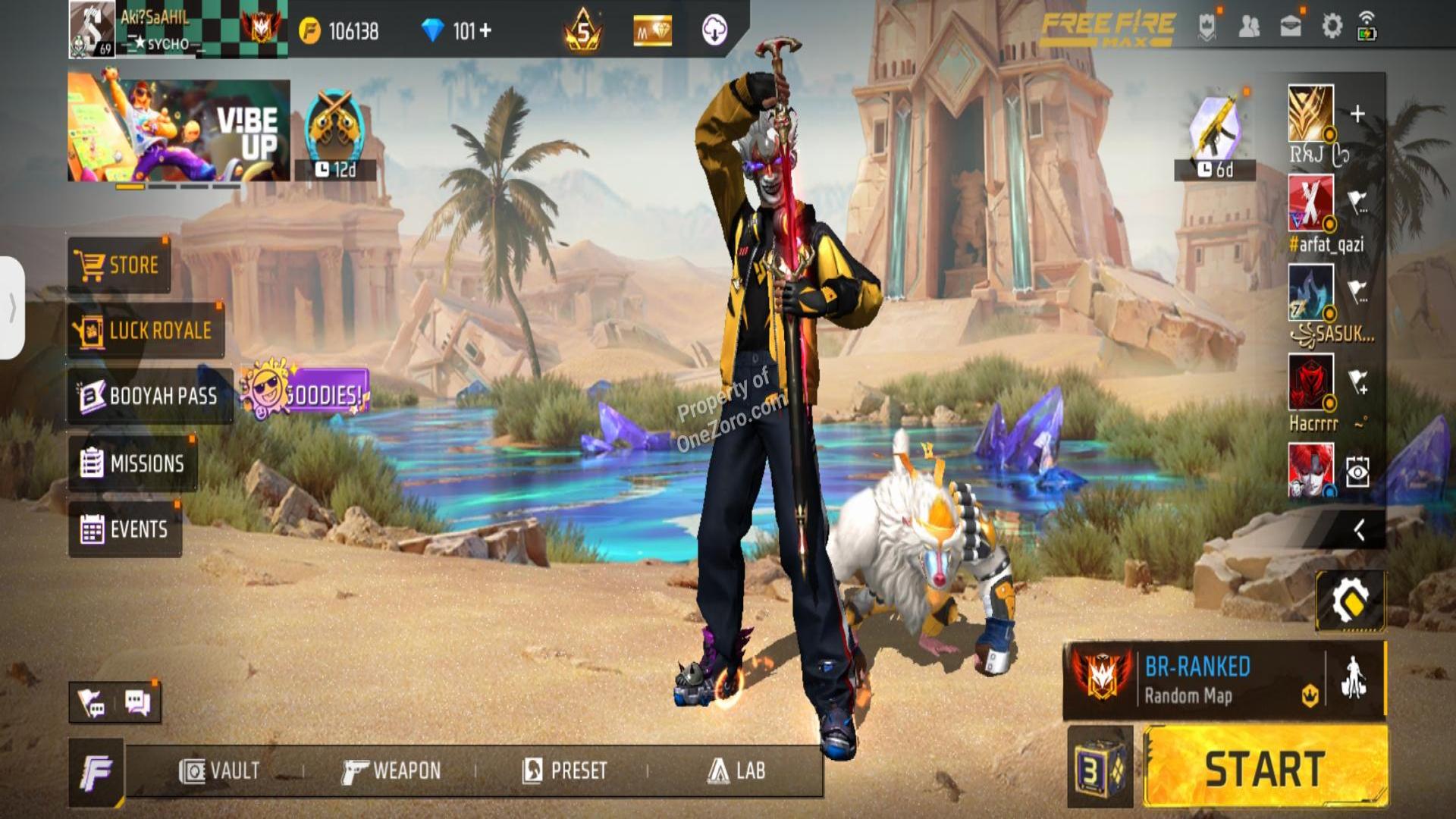The height and width of the screenshot is (819, 1456).
Task: Open the Missions panel
Action: [136, 463]
